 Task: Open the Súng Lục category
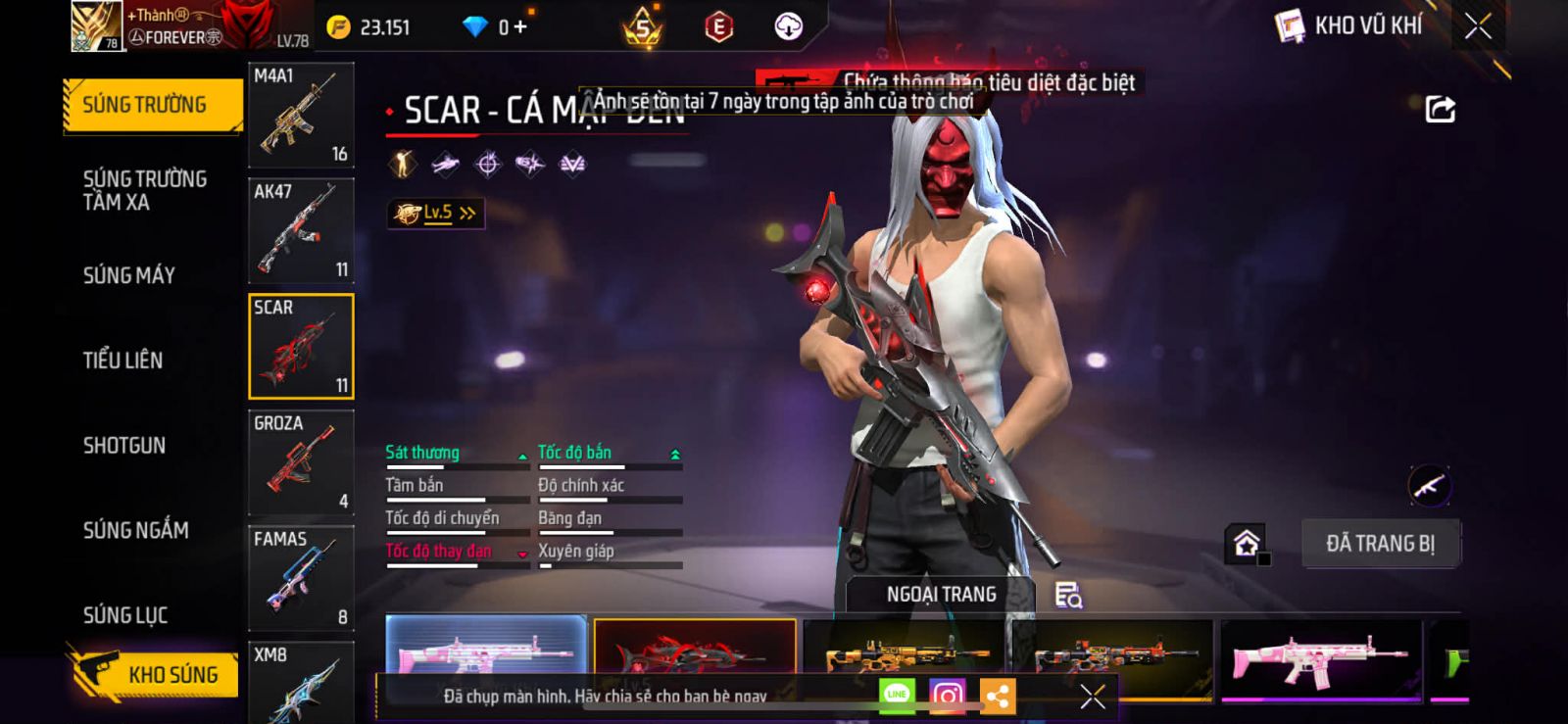point(125,615)
